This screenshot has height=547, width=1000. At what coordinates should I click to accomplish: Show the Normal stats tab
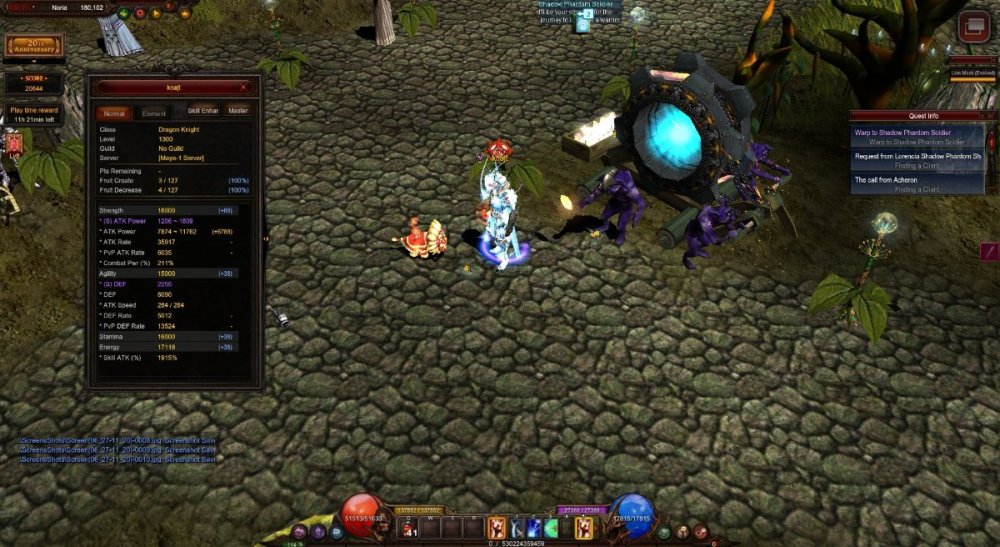click(x=114, y=113)
